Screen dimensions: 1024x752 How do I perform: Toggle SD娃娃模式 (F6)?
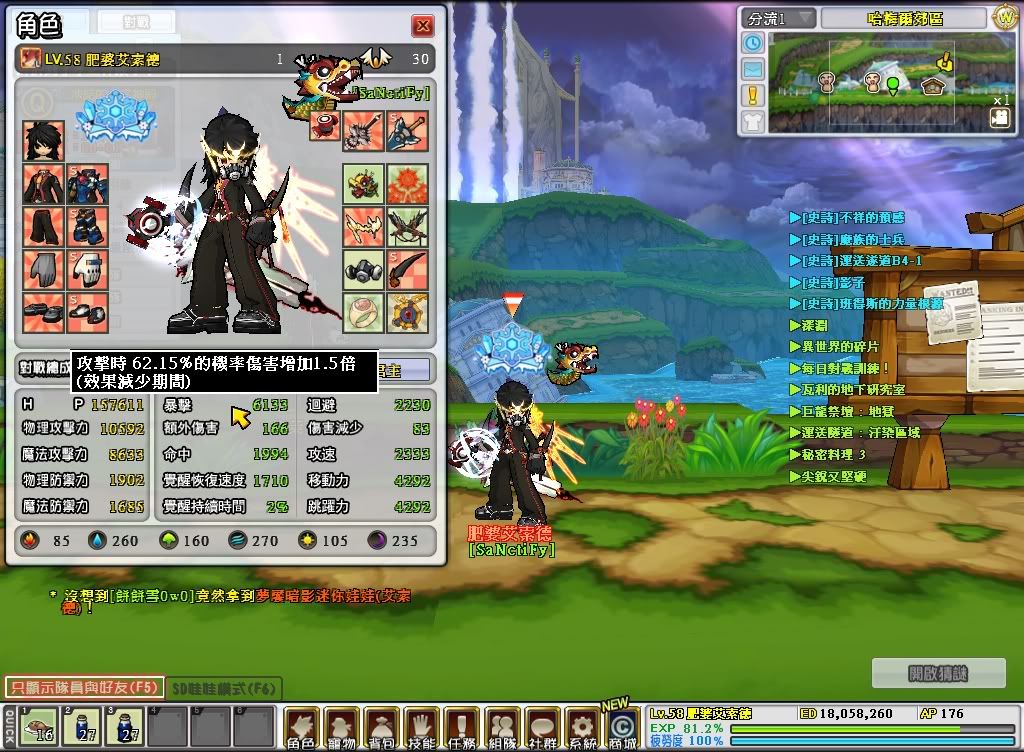coord(224,688)
